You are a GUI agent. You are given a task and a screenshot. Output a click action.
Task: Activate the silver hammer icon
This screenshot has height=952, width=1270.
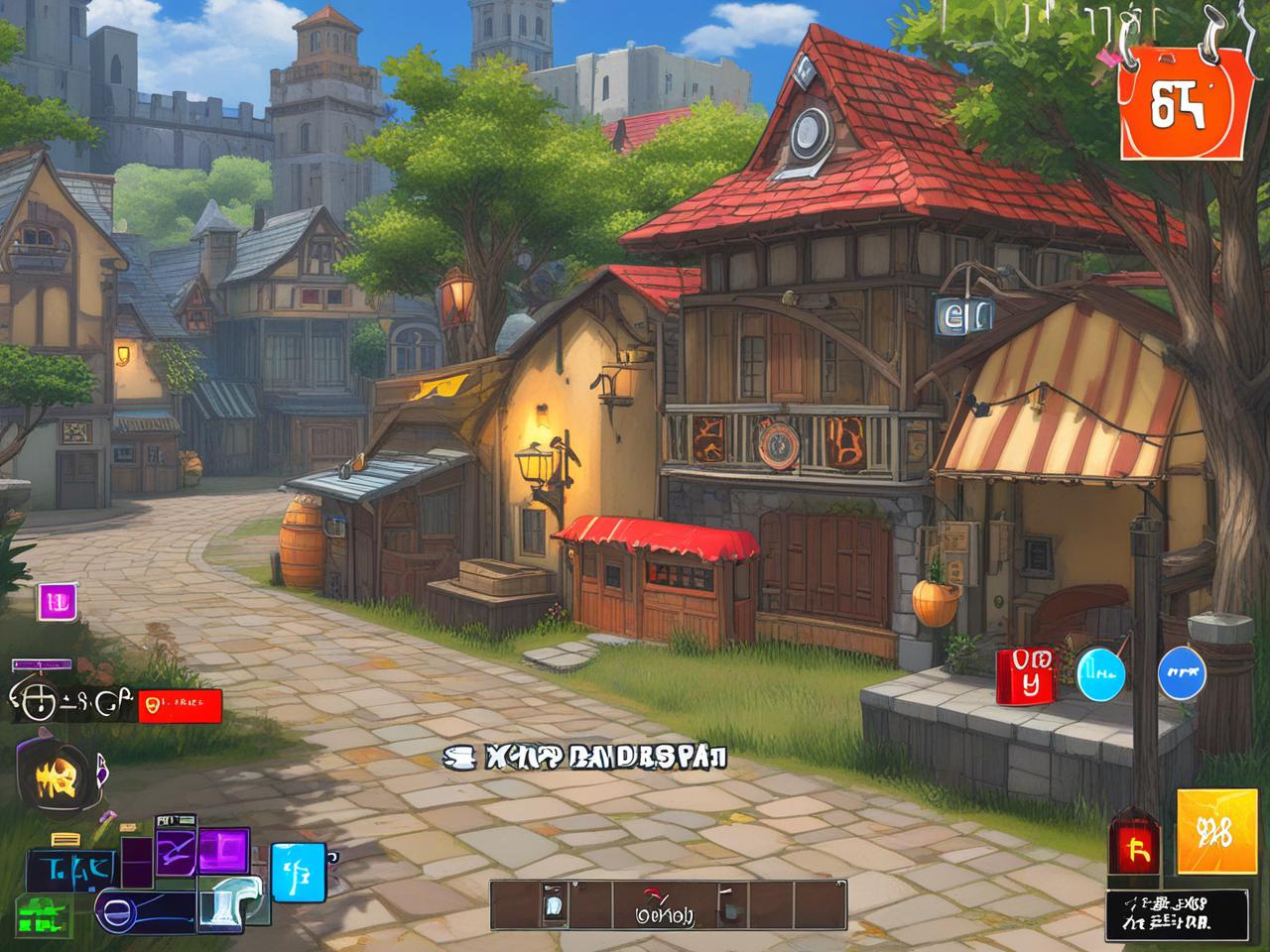(230, 902)
